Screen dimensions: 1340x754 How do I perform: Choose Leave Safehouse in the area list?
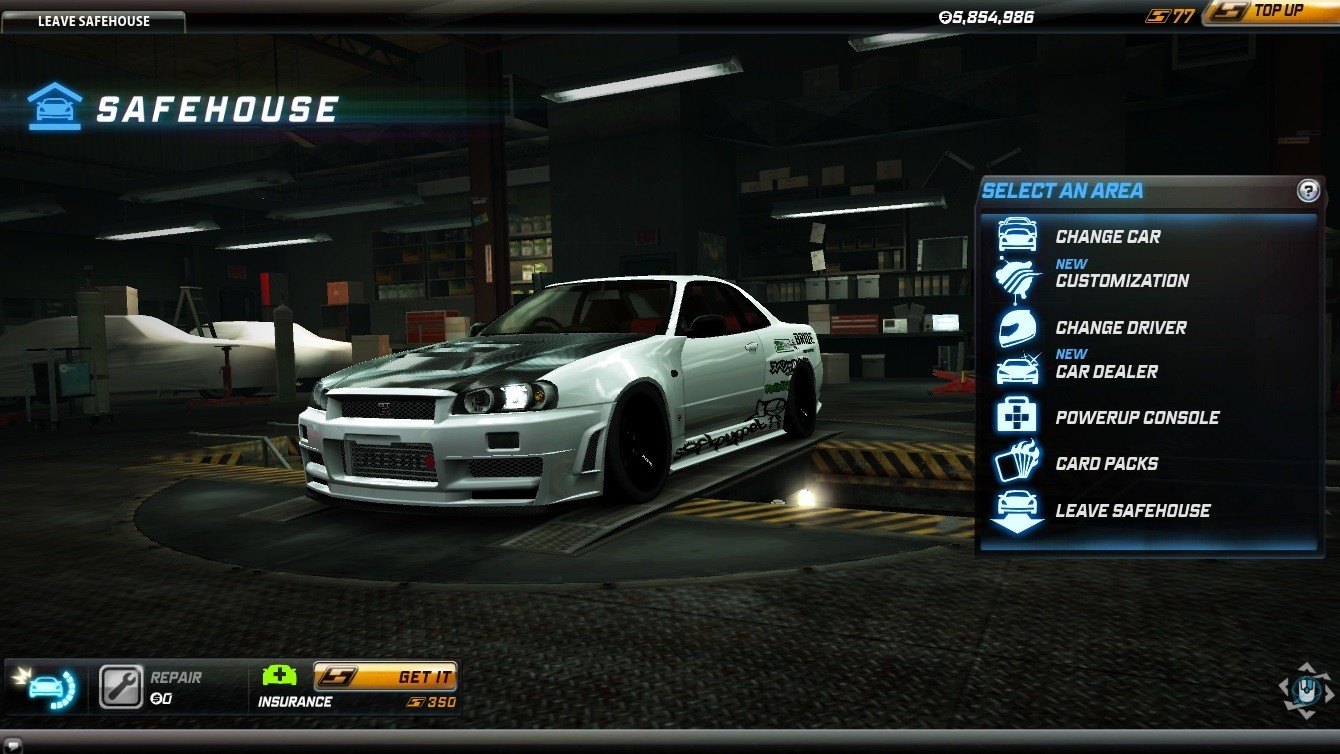(x=1132, y=510)
